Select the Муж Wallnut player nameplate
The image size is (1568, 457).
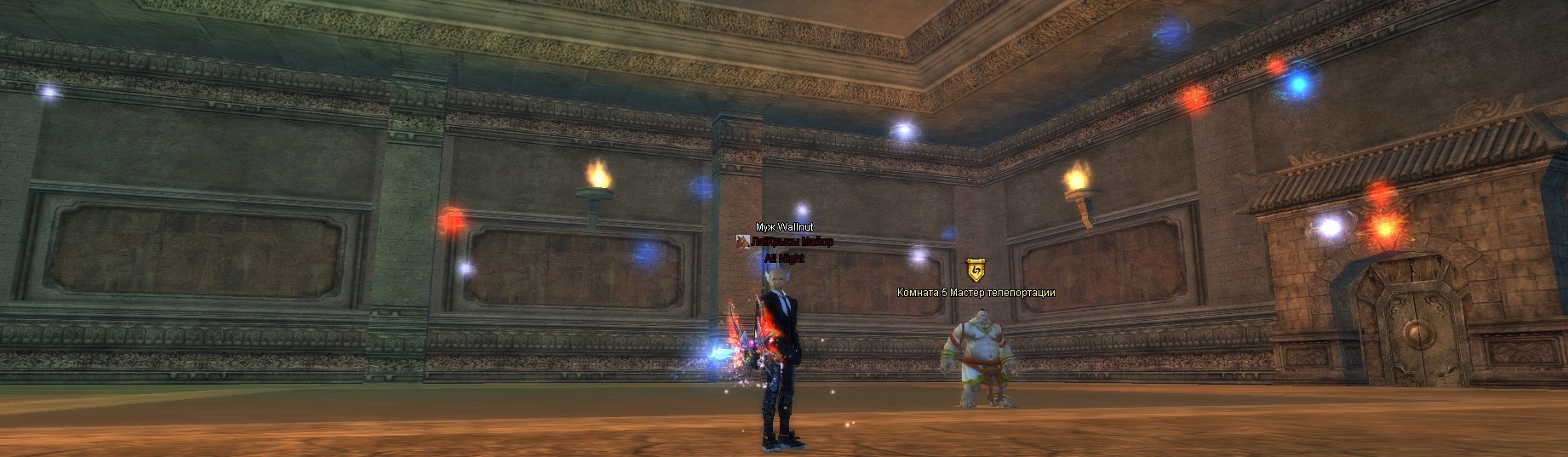coord(786,227)
